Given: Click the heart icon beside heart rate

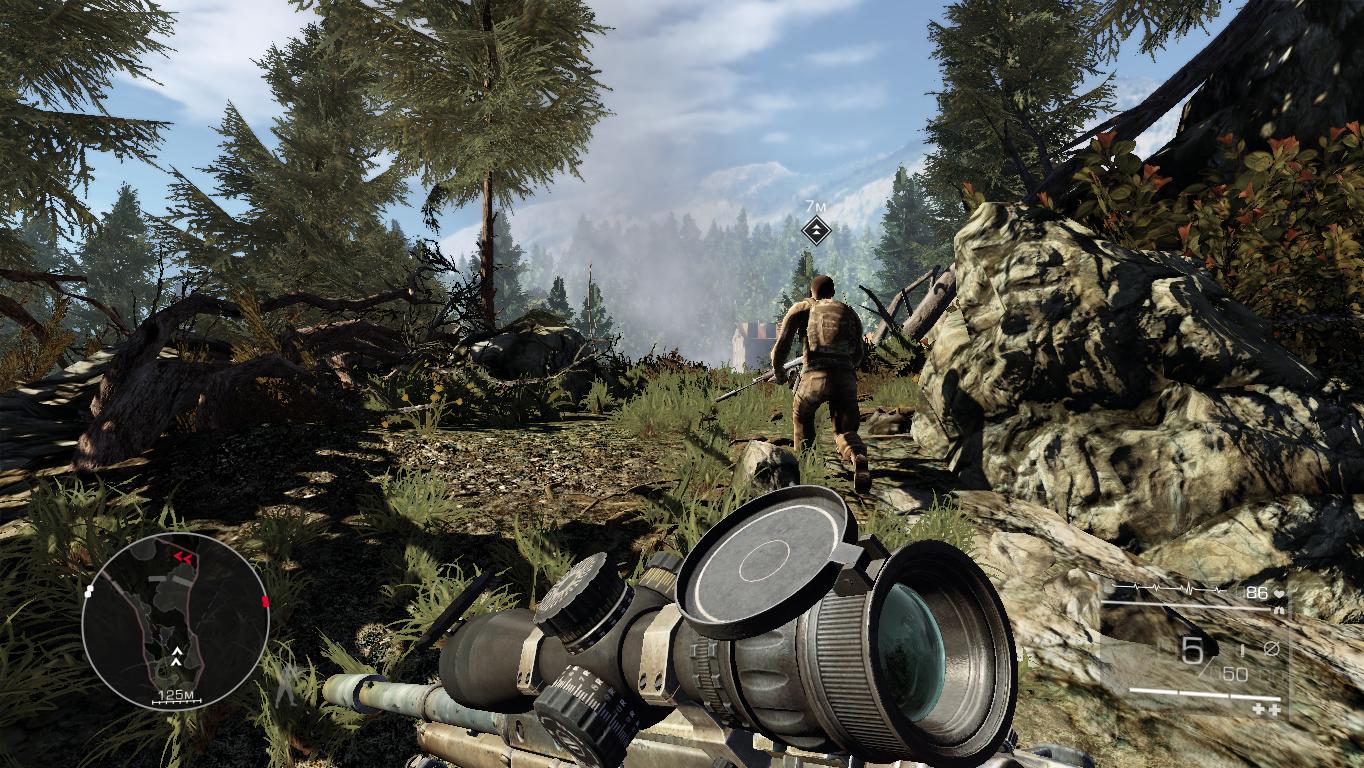Looking at the screenshot, I should [x=1279, y=594].
